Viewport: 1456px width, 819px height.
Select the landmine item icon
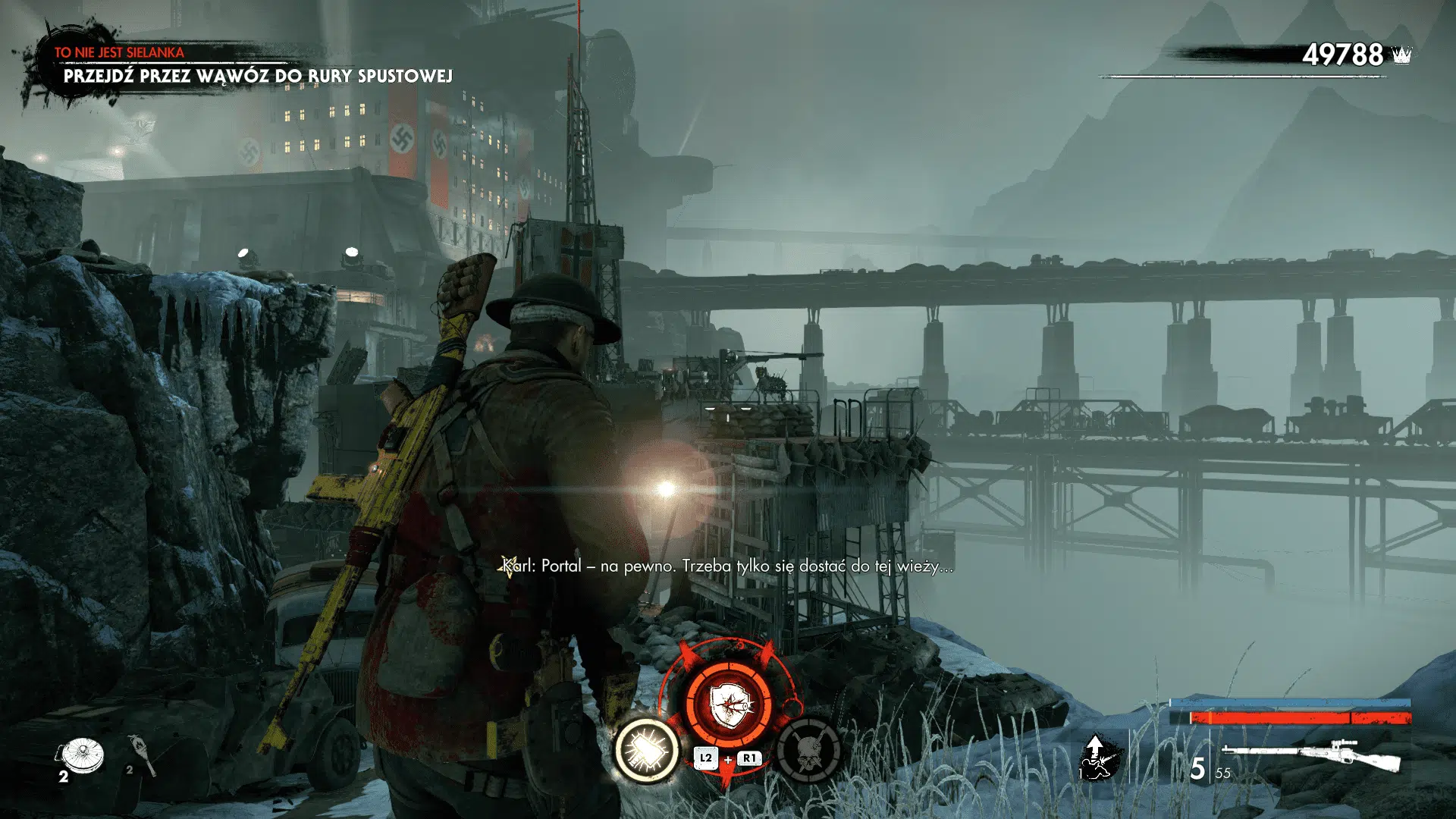(82, 755)
